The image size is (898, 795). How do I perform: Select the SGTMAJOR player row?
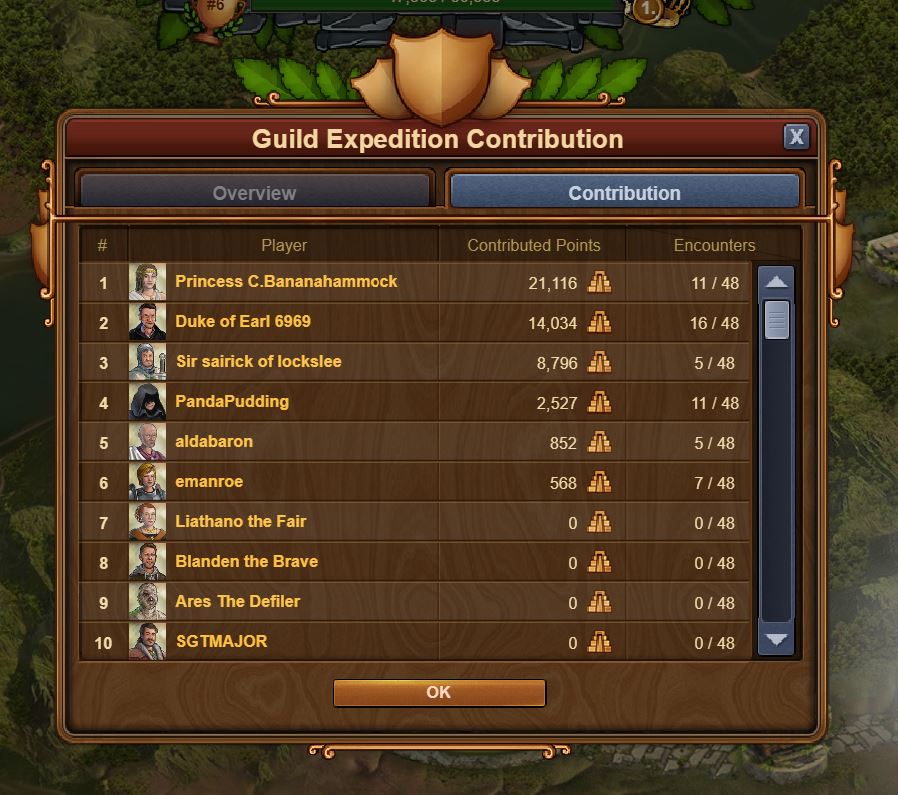[x=221, y=642]
